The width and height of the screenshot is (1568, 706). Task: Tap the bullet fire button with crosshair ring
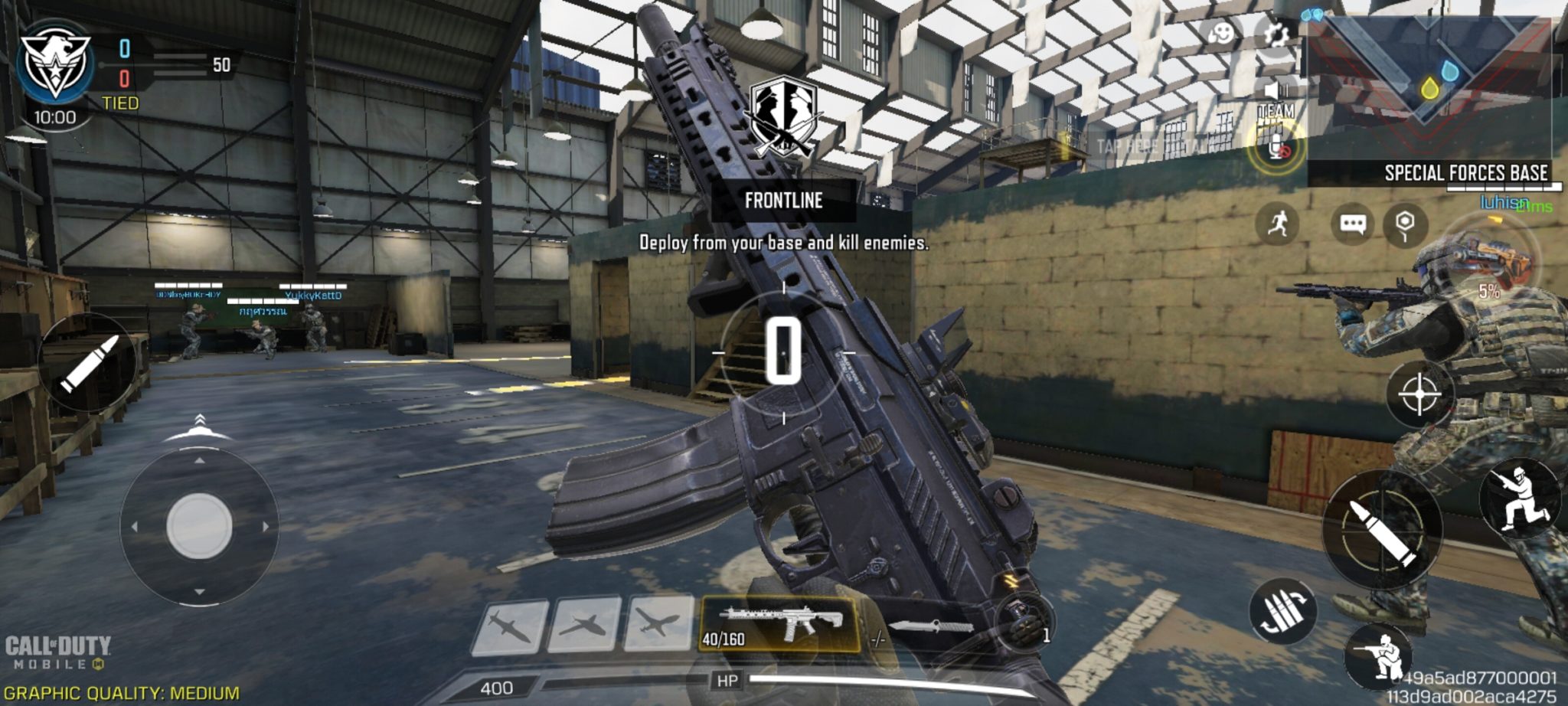tap(1382, 528)
